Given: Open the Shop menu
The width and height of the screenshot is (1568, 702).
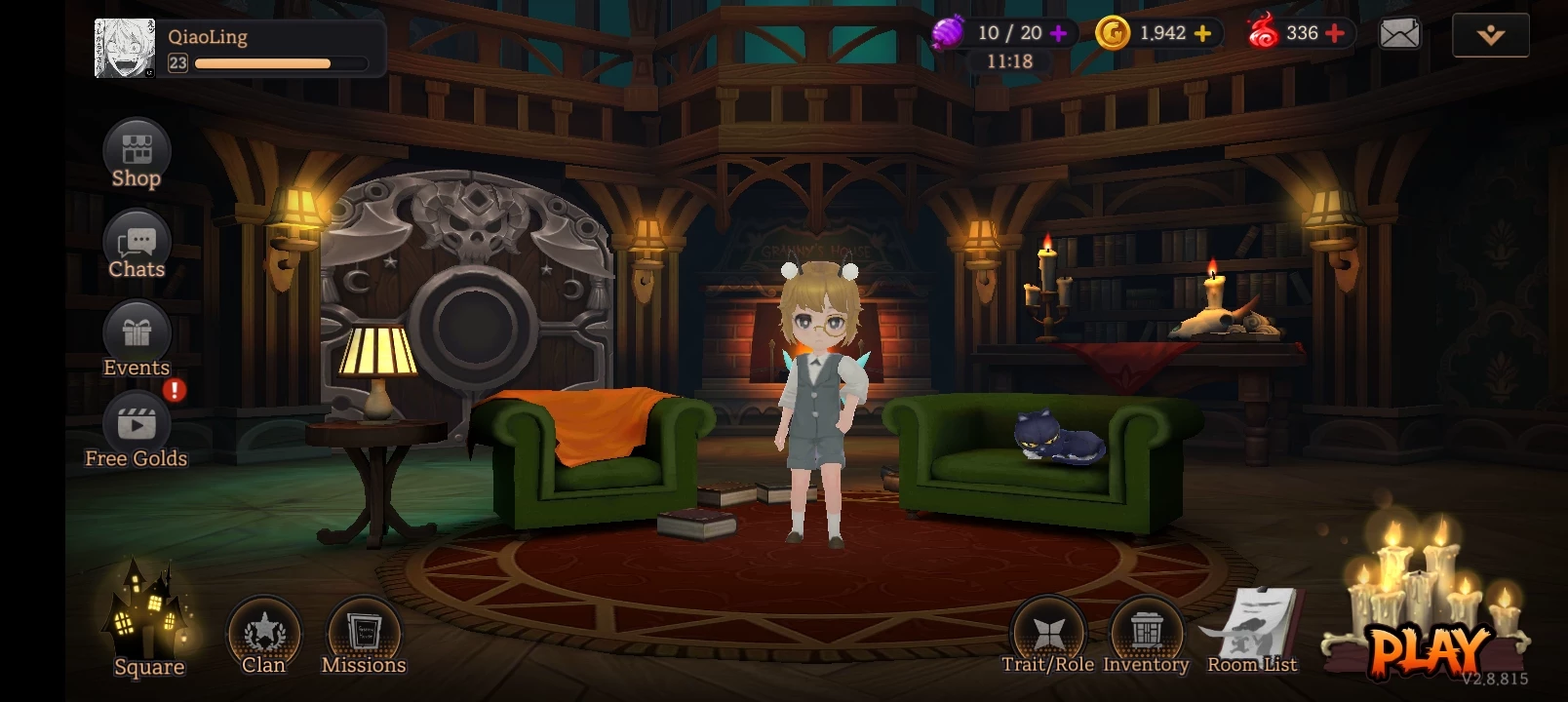Looking at the screenshot, I should pos(137,154).
